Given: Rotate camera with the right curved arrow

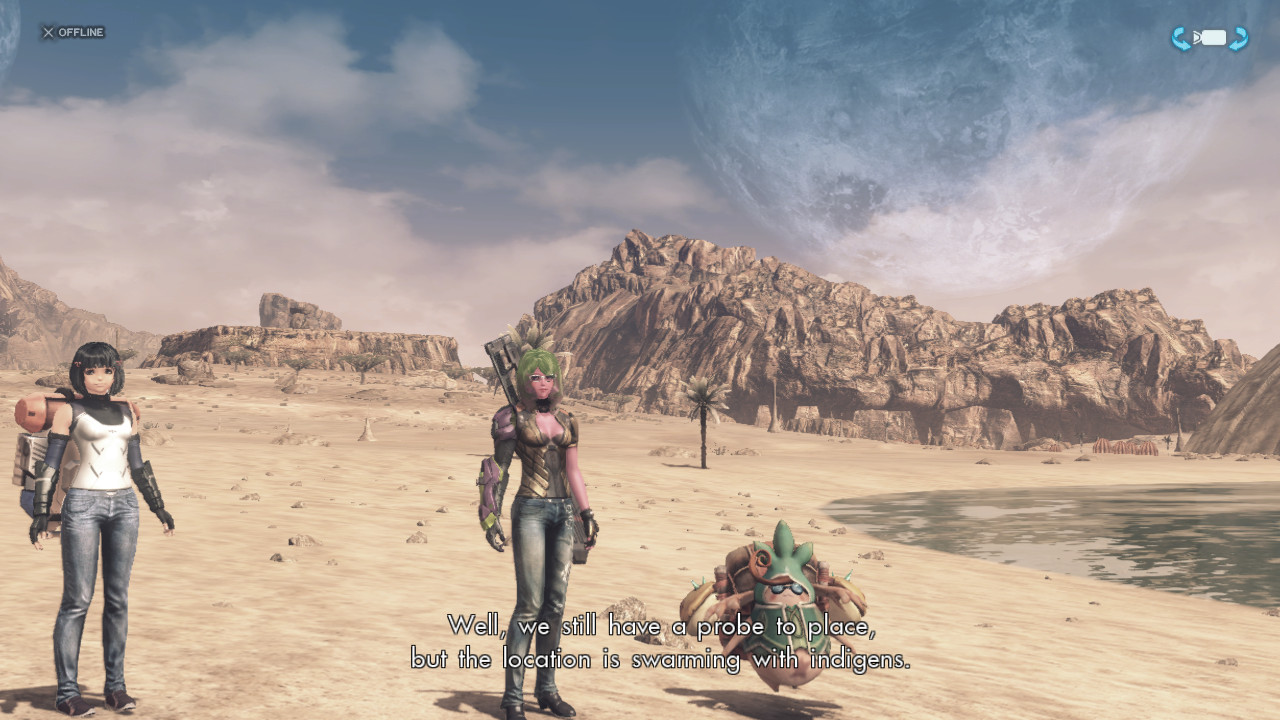Looking at the screenshot, I should [x=1239, y=39].
